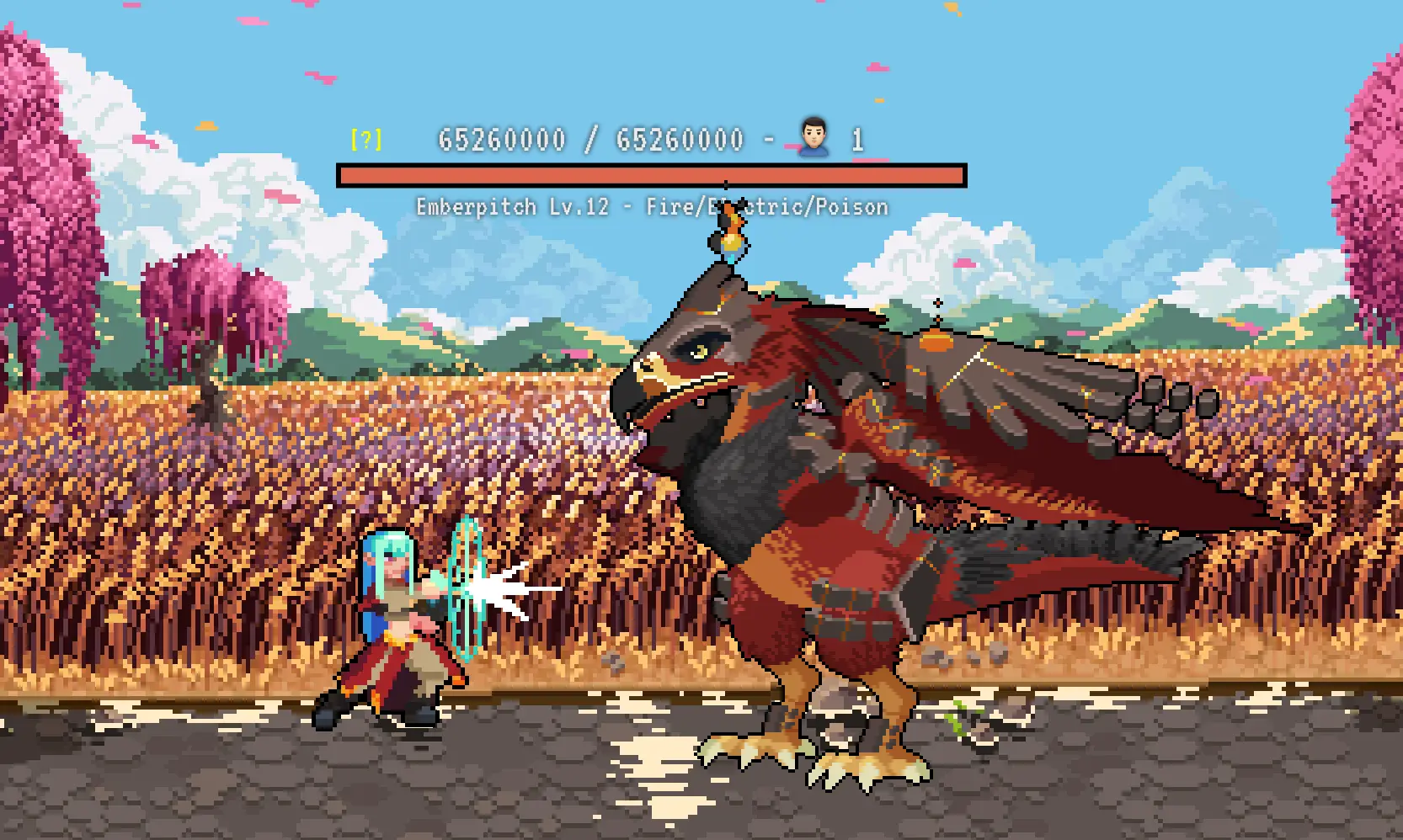The height and width of the screenshot is (840, 1403).
Task: Expand the player counter beside the avatar
Action: click(858, 140)
